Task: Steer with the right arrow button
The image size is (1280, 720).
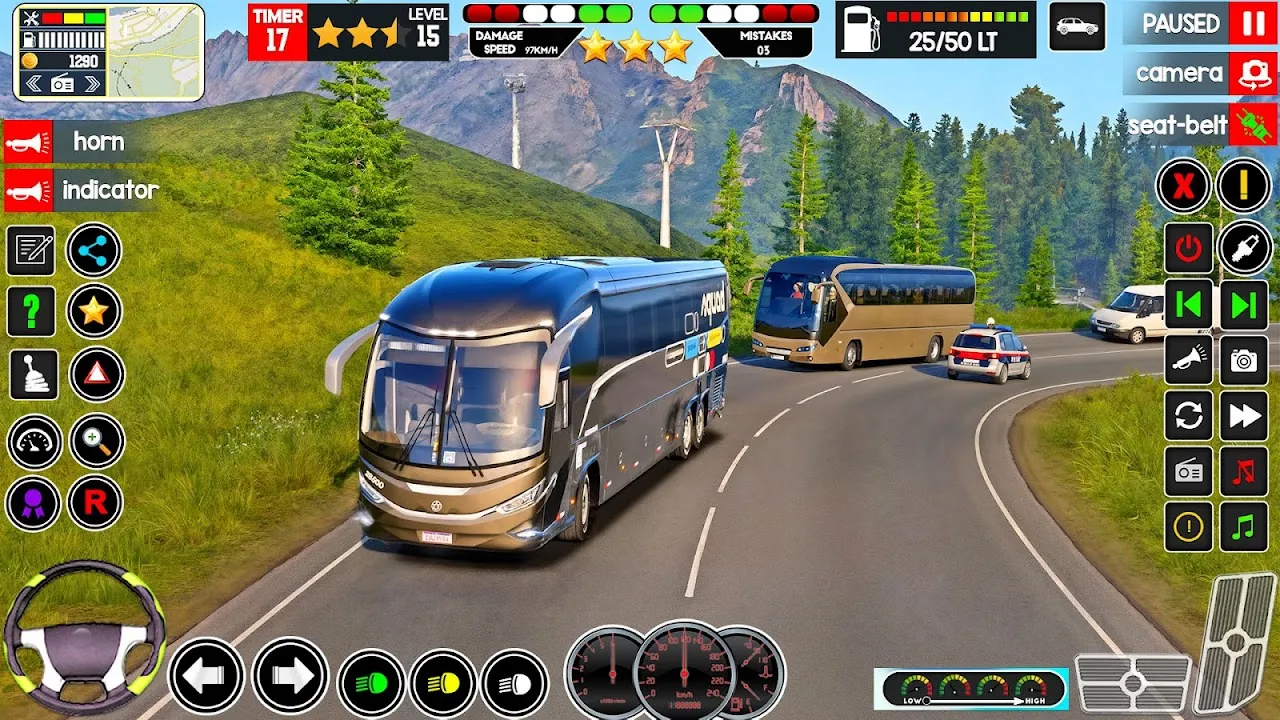Action: click(x=290, y=676)
